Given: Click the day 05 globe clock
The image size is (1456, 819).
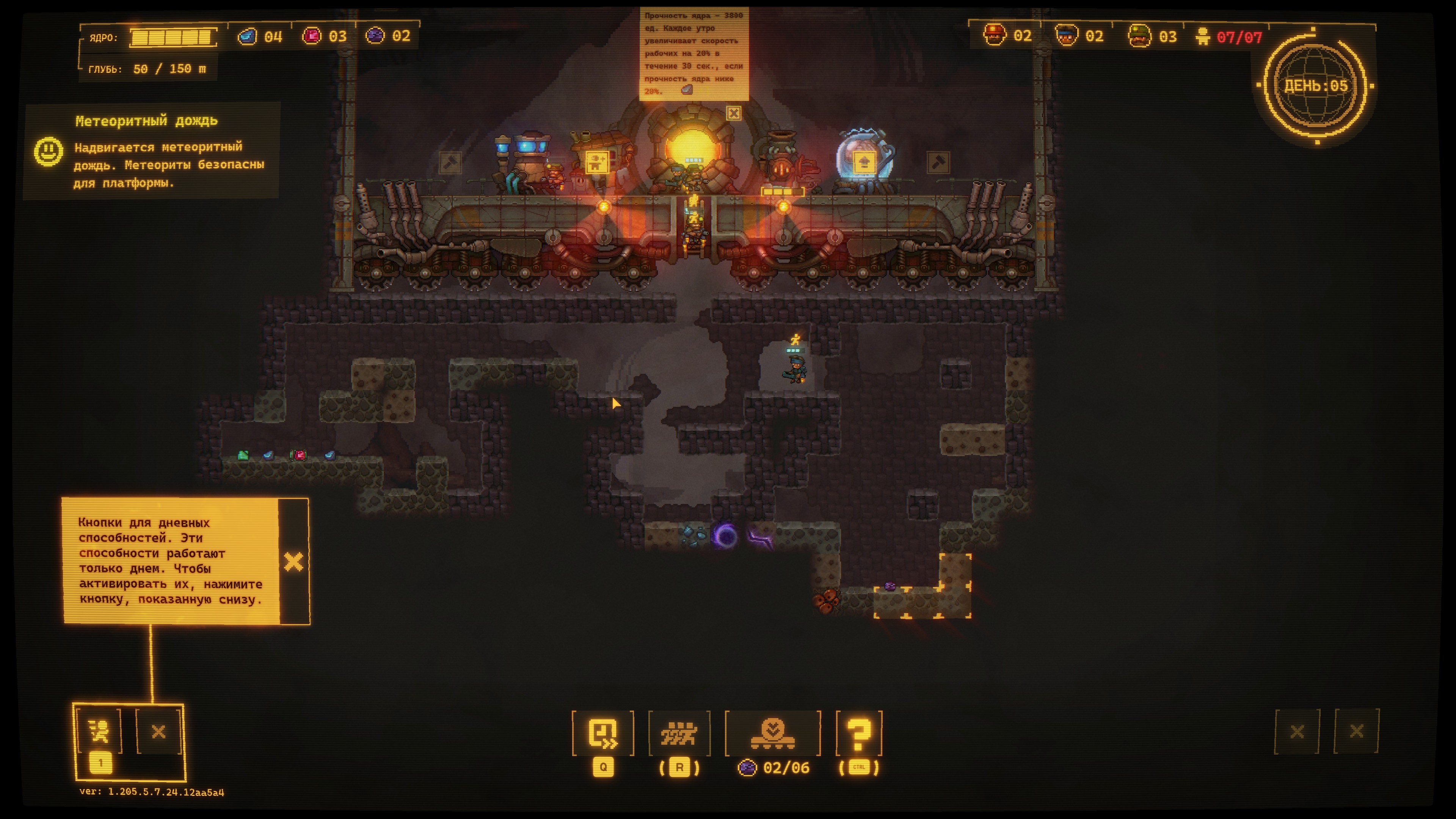Looking at the screenshot, I should (1316, 86).
